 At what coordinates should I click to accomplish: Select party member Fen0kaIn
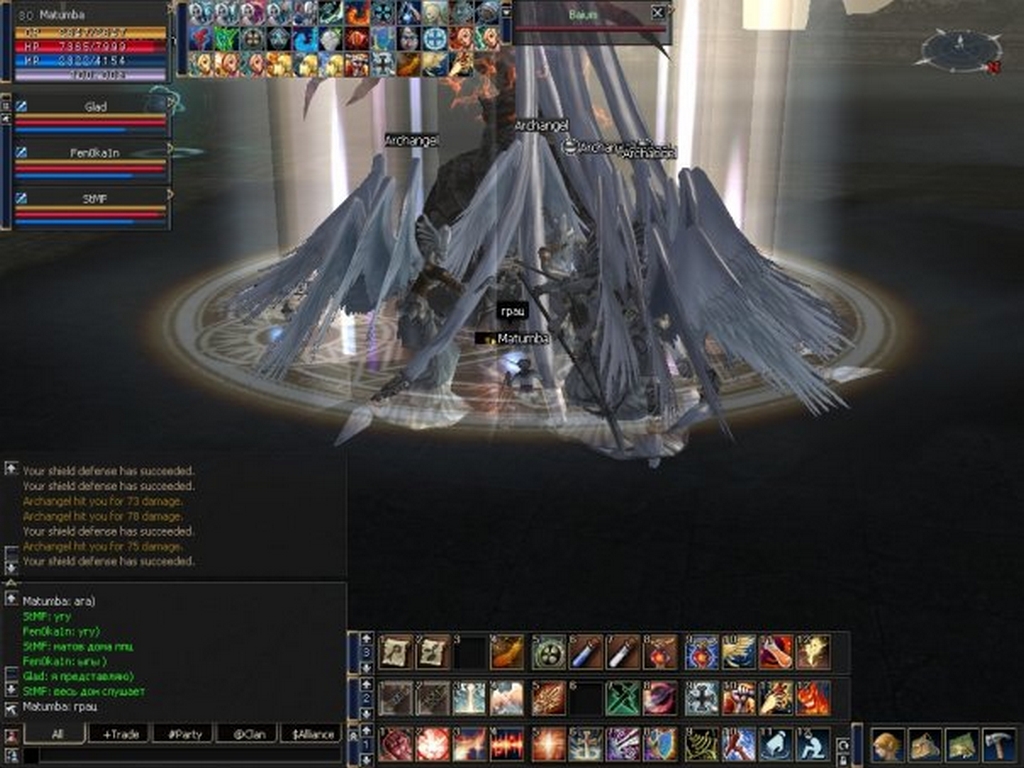click(x=95, y=152)
